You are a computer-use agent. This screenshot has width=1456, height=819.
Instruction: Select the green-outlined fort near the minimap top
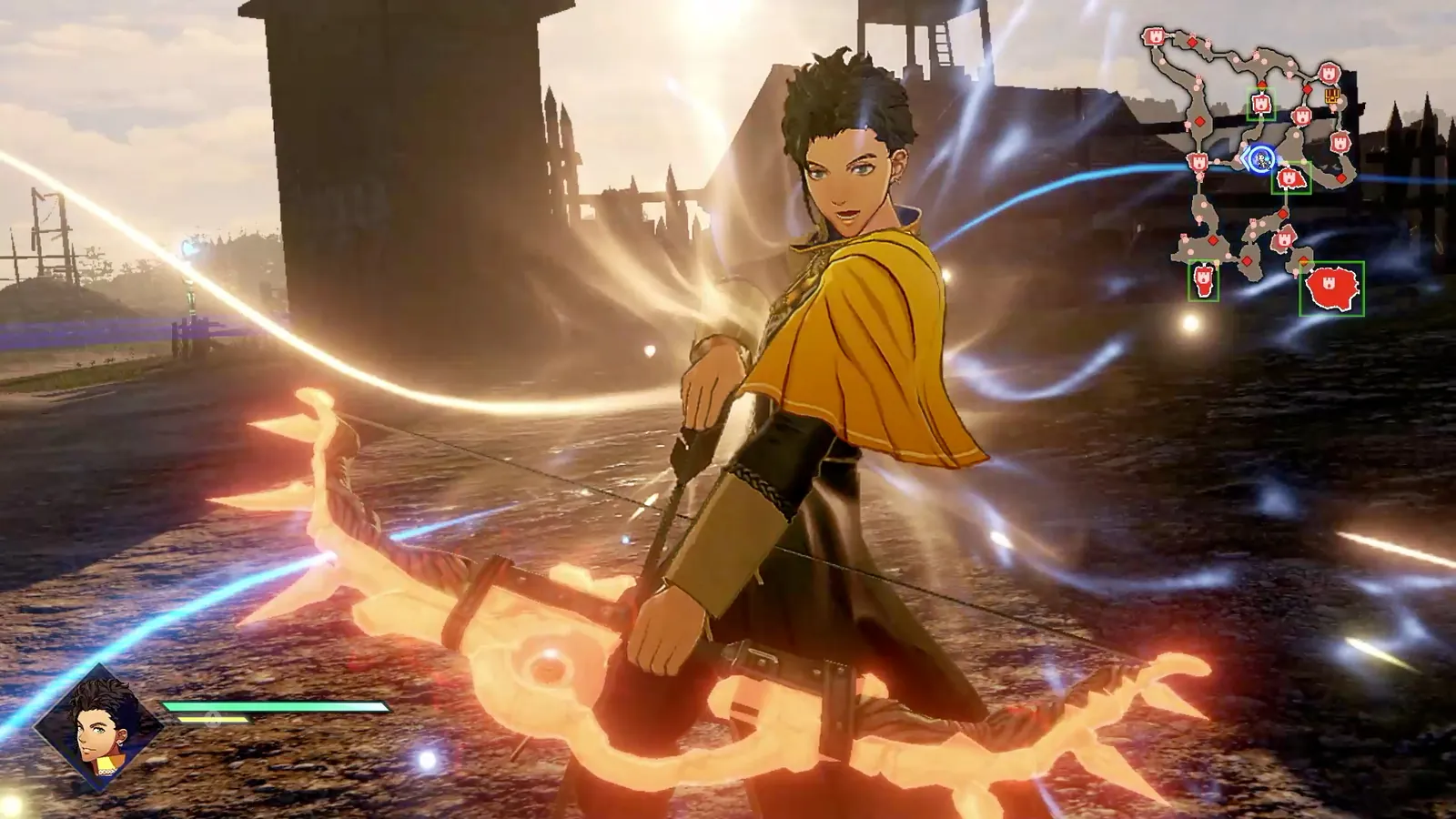pos(1261,103)
